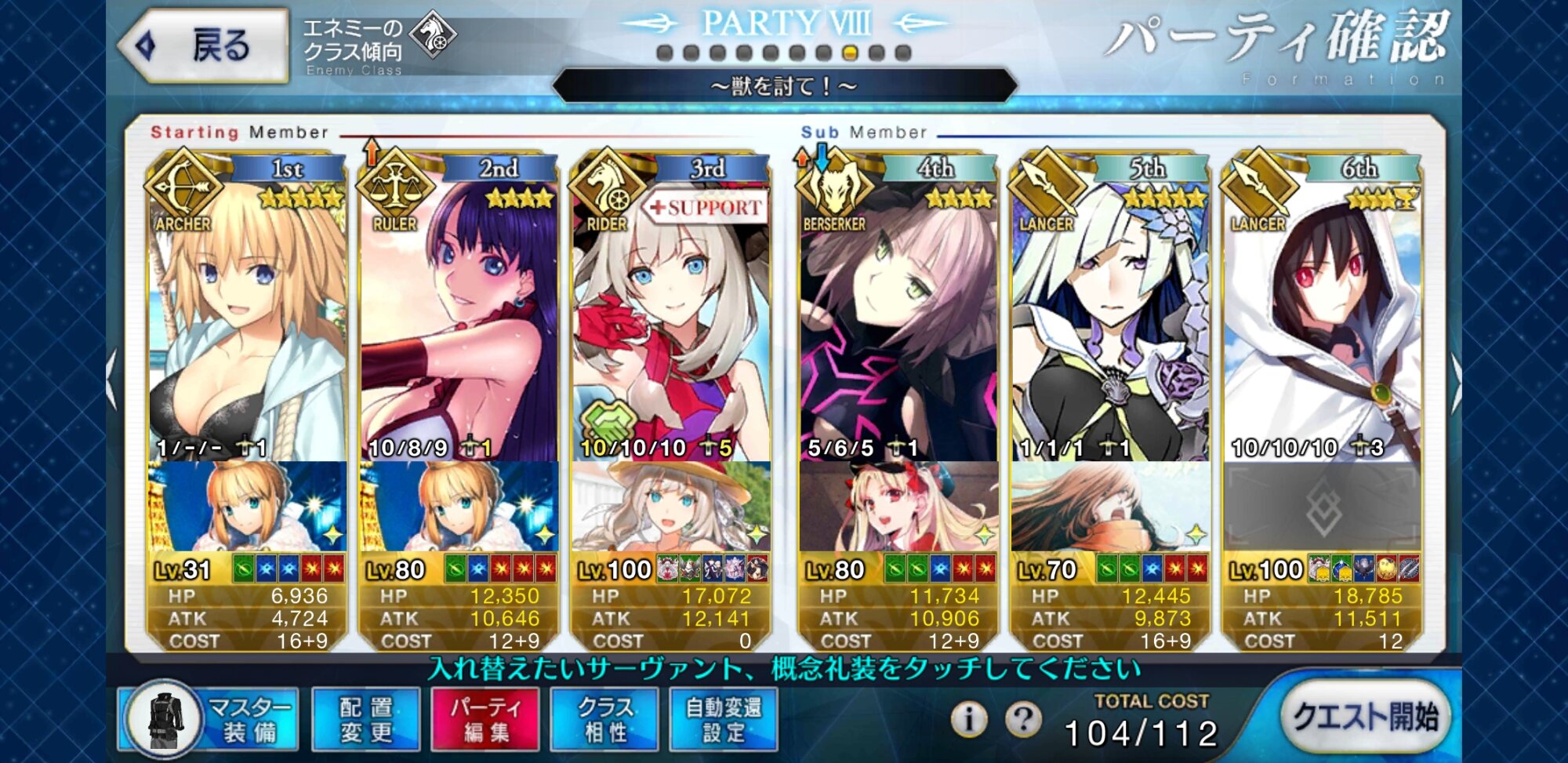
Task: Click the round info 'i' icon
Action: coord(969,718)
